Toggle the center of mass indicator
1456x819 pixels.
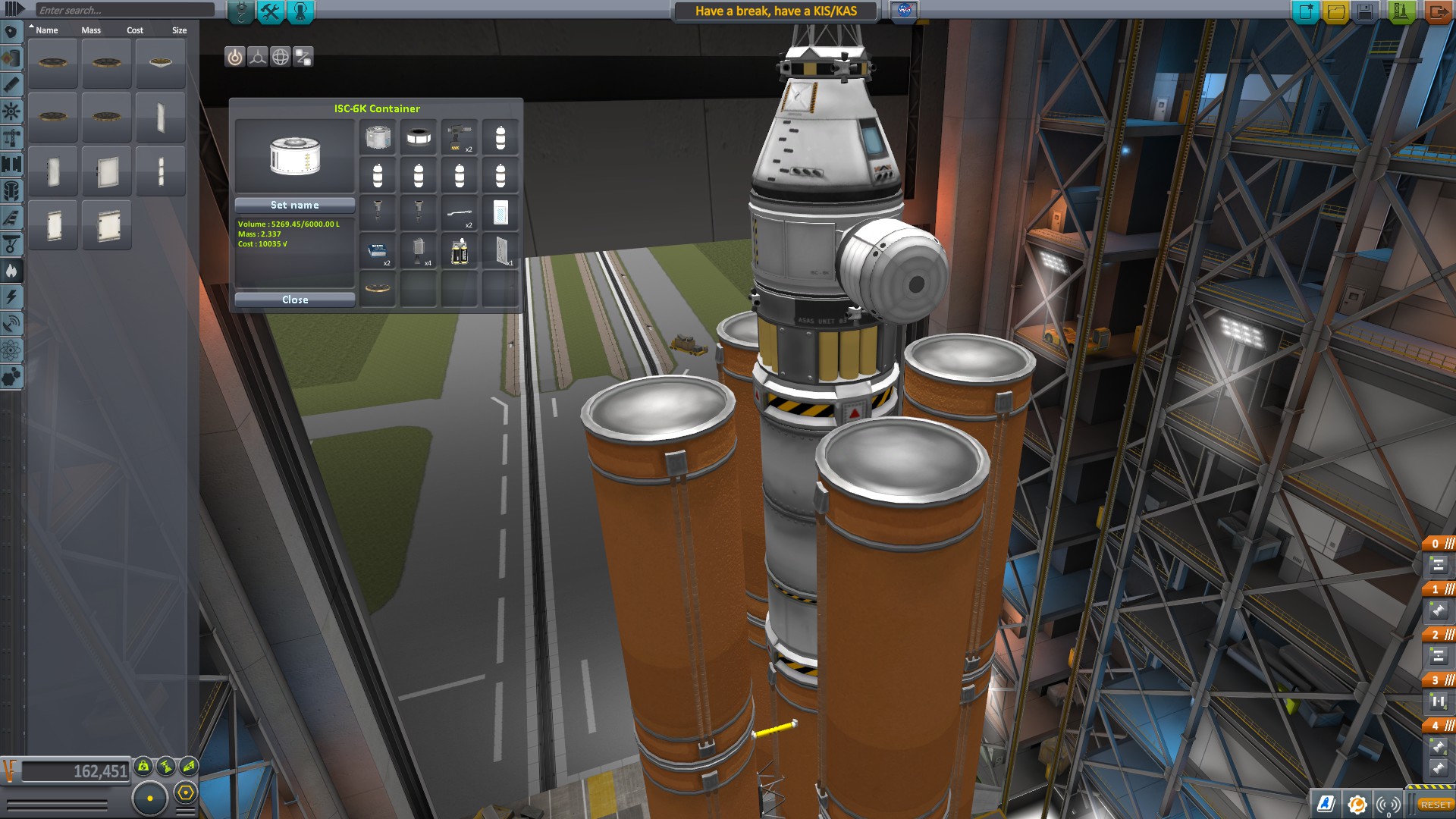coord(143,766)
